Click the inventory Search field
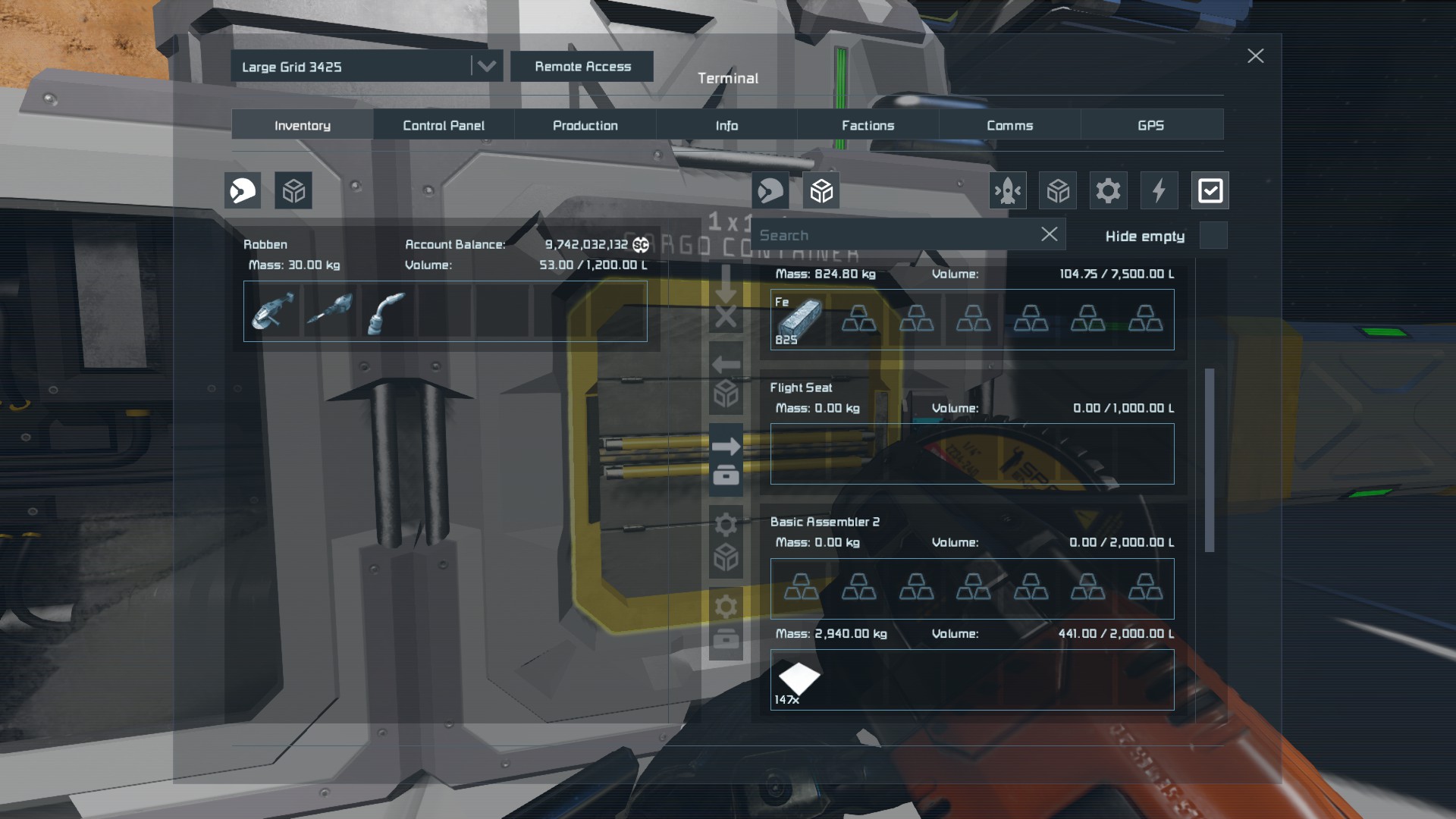This screenshot has height=819, width=1456. [895, 235]
